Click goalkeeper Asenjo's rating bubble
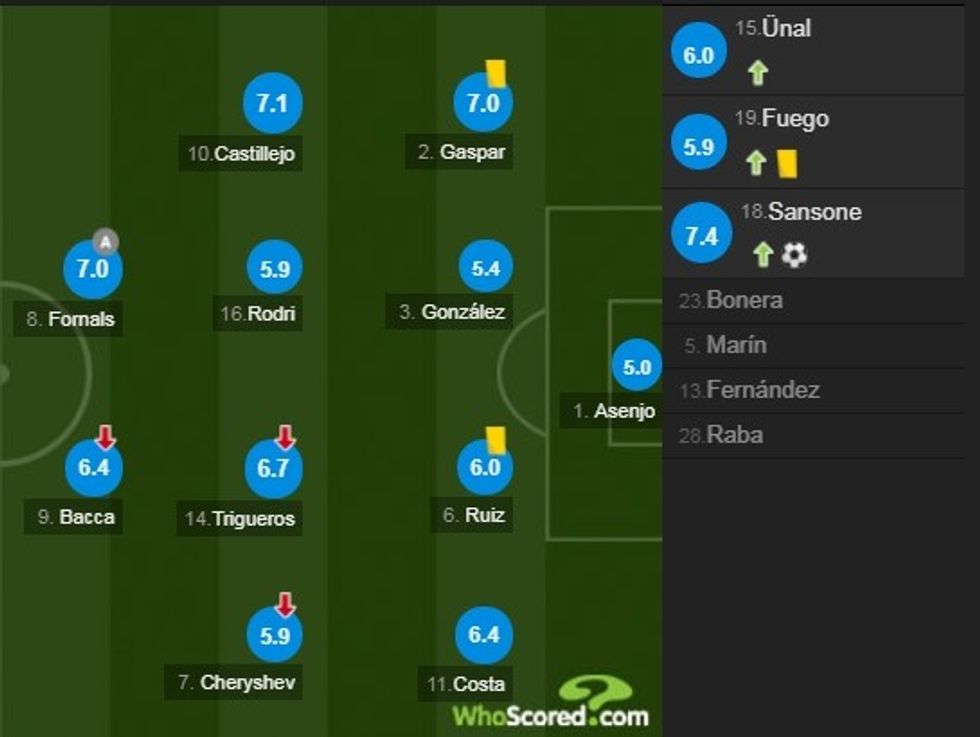The width and height of the screenshot is (980, 737). tap(637, 367)
